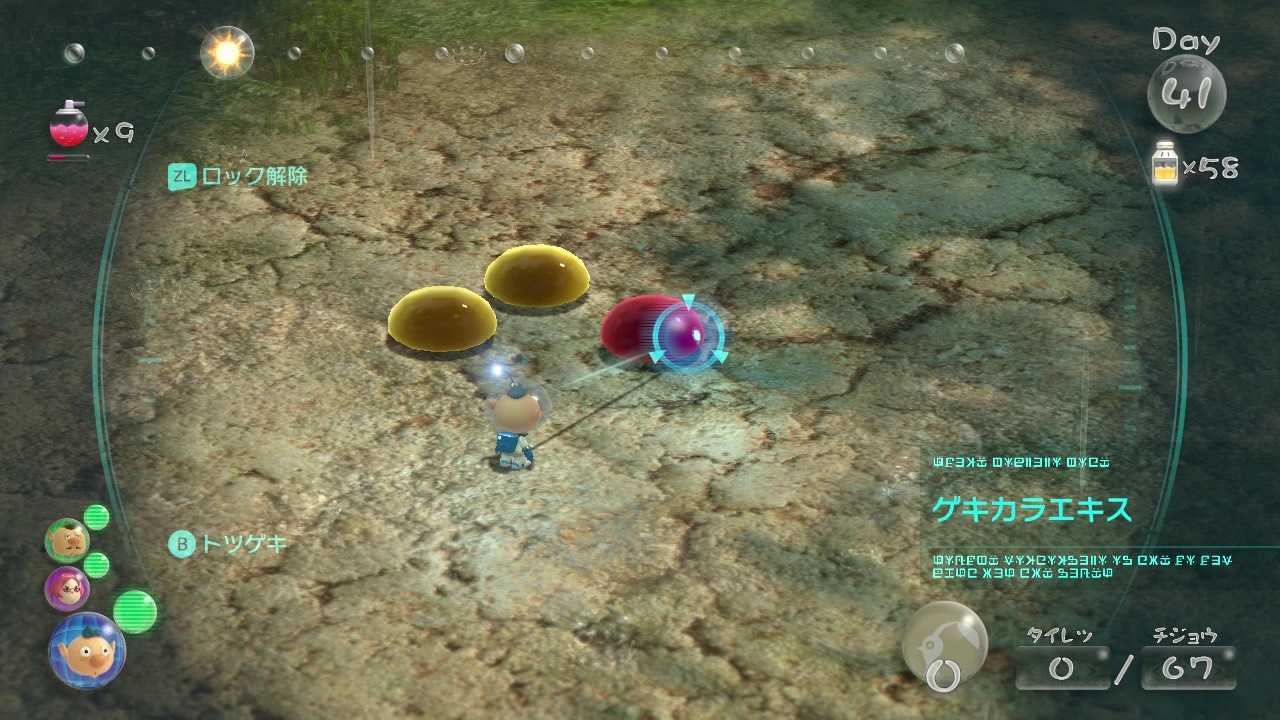The height and width of the screenshot is (720, 1280).
Task: Toggle lock-off with the ZL ロック解除 prompt
Action: [237, 176]
